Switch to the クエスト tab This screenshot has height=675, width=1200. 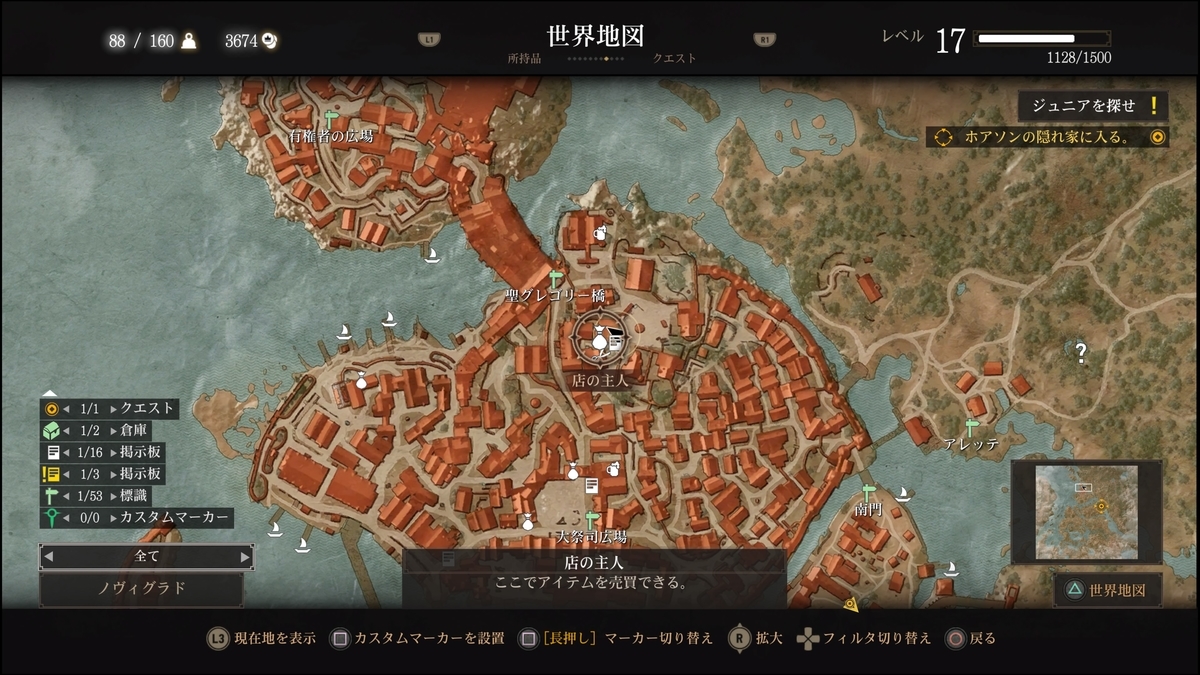pos(674,58)
